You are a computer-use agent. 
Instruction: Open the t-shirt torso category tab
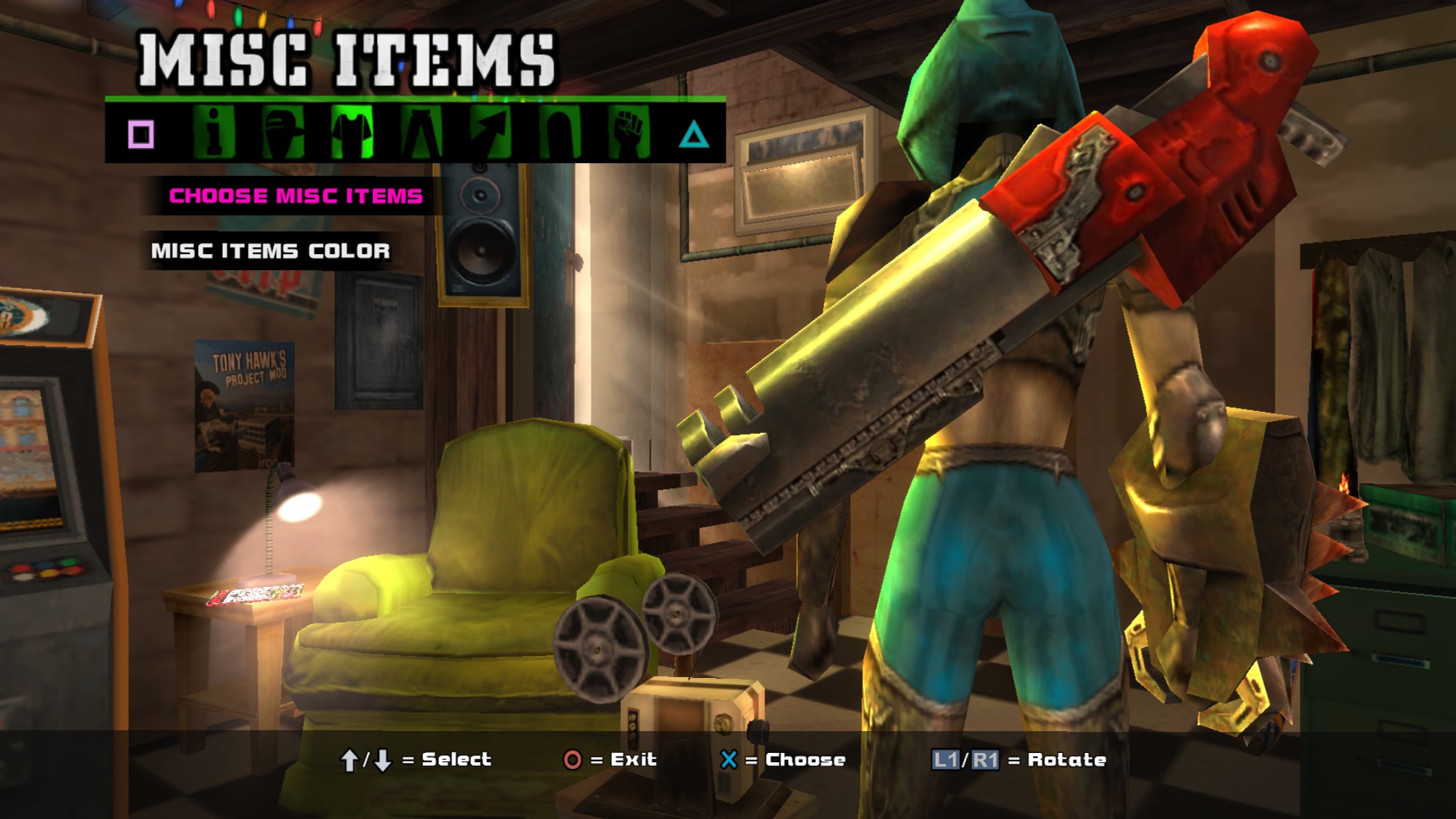coord(352,133)
